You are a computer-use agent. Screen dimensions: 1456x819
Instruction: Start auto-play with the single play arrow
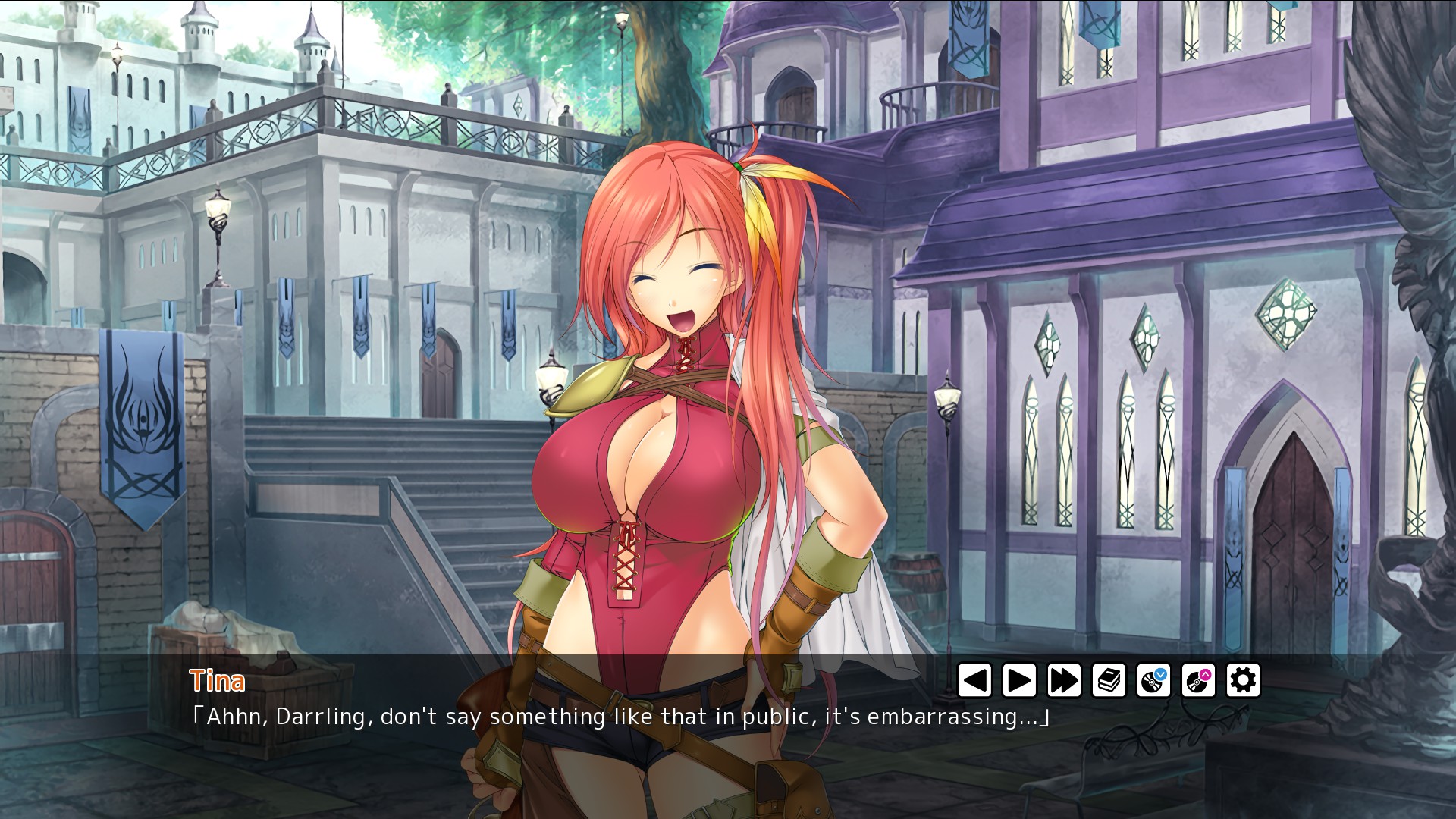click(x=1019, y=680)
